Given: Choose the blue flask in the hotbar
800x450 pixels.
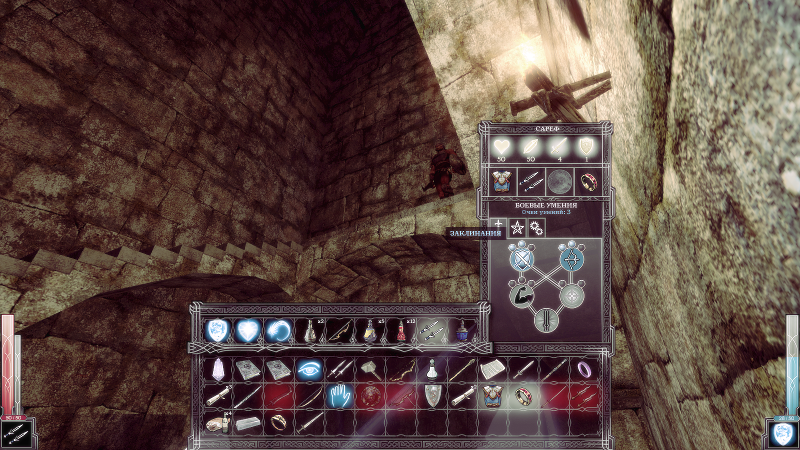Looking at the screenshot, I should coord(463,329).
